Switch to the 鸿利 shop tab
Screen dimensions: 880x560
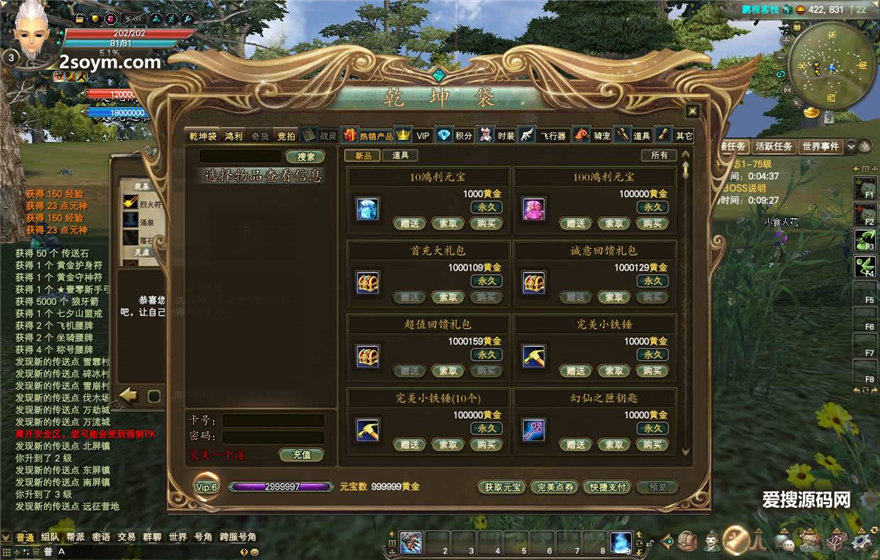coord(233,135)
